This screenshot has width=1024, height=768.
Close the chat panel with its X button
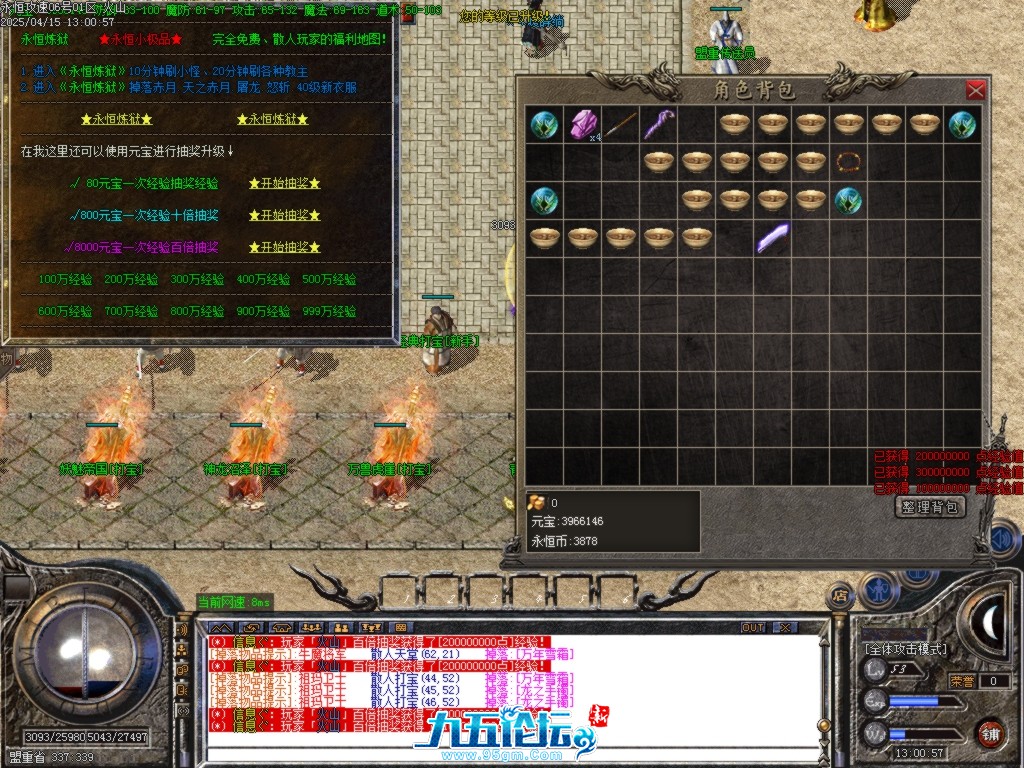click(785, 627)
